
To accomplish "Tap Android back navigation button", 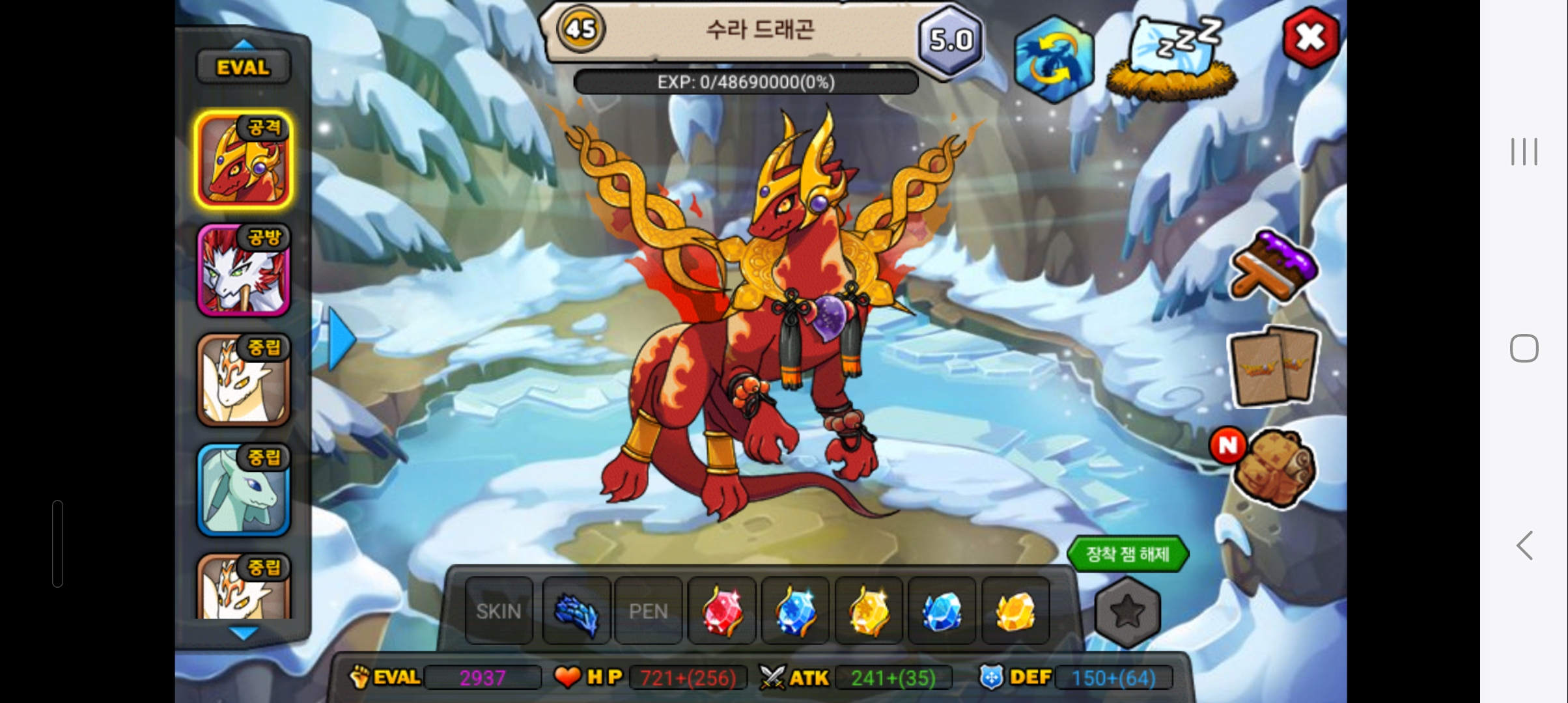I will [x=1524, y=545].
